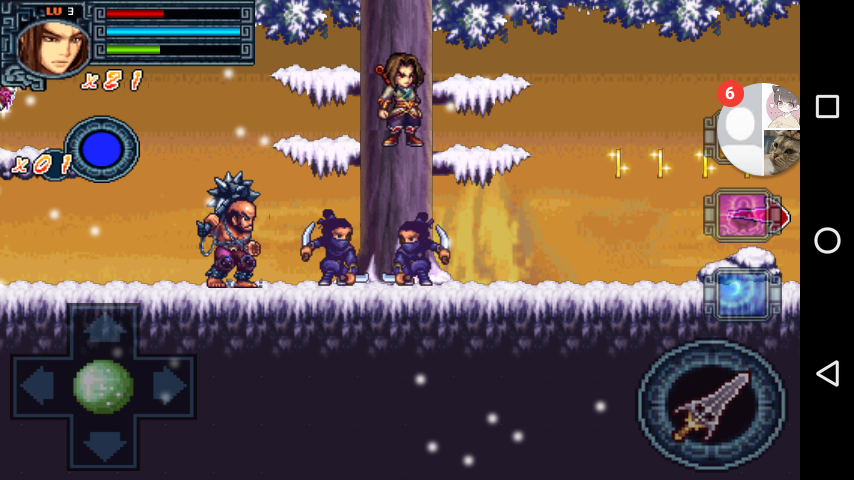
Task: Move right with the d-pad arrow
Action: click(x=169, y=386)
